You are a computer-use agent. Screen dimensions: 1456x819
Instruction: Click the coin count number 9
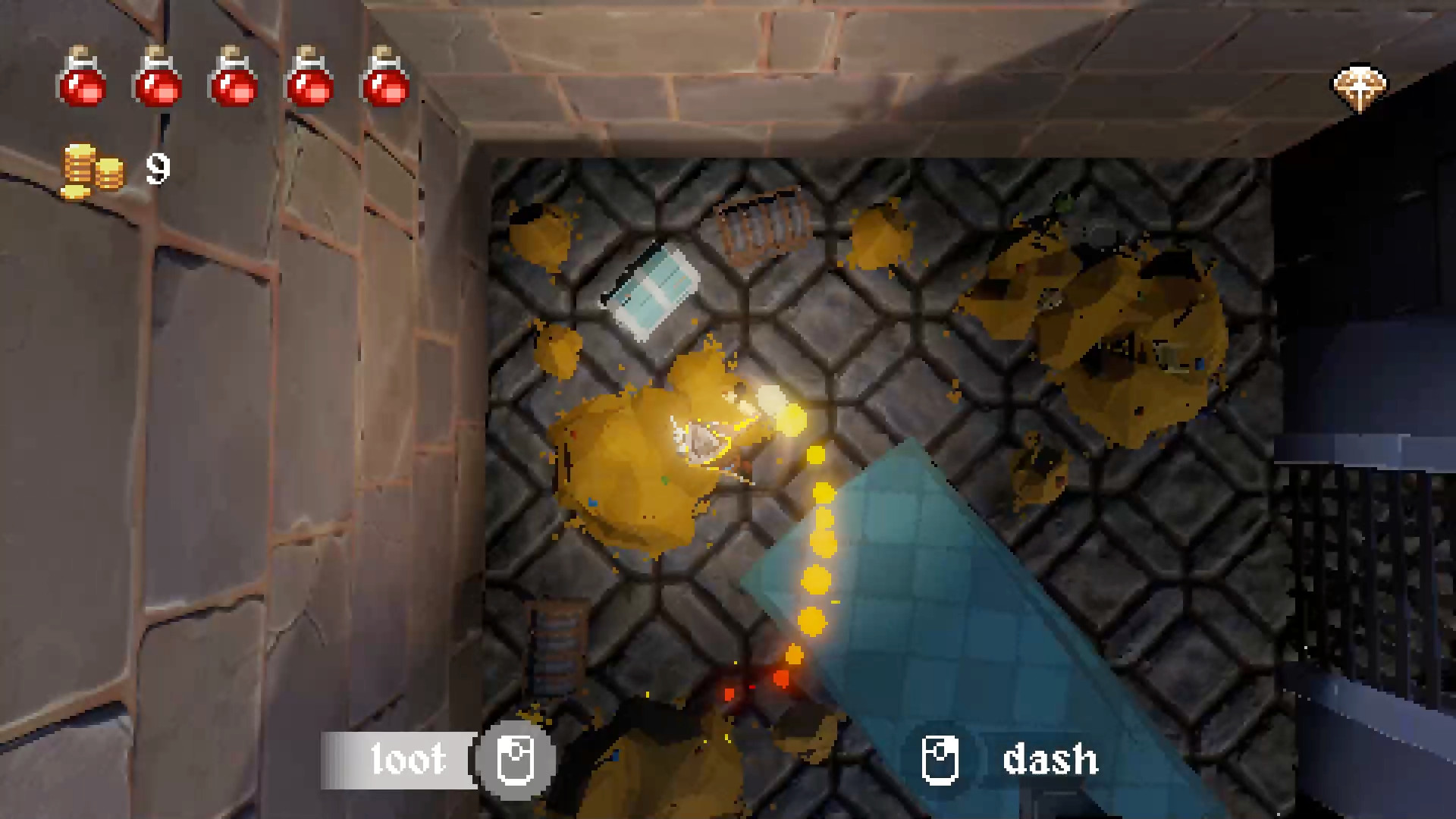[157, 168]
